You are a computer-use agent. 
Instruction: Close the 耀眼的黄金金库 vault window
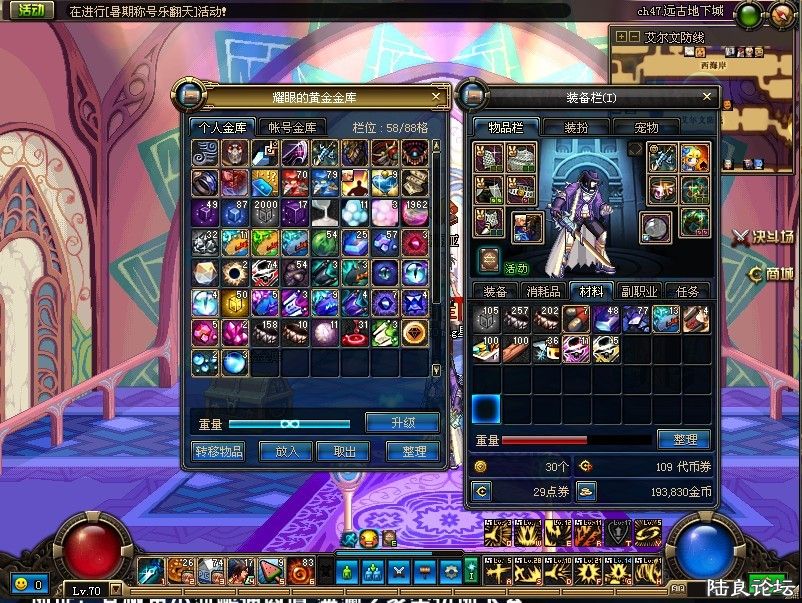pos(436,97)
